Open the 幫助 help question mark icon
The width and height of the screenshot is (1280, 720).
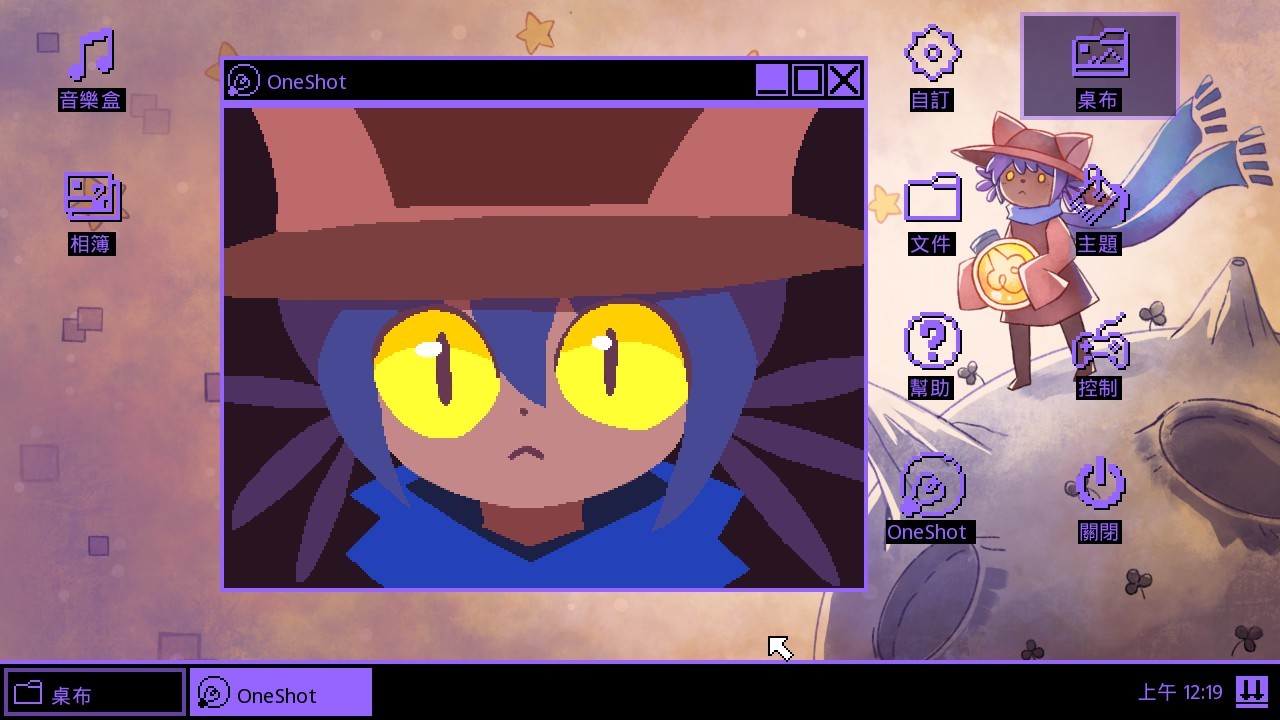[932, 343]
